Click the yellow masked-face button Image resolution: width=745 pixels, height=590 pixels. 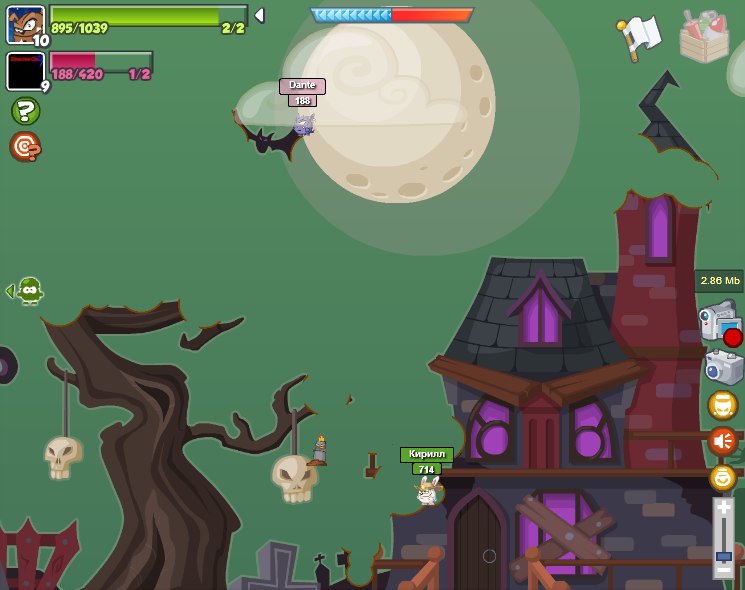(722, 405)
